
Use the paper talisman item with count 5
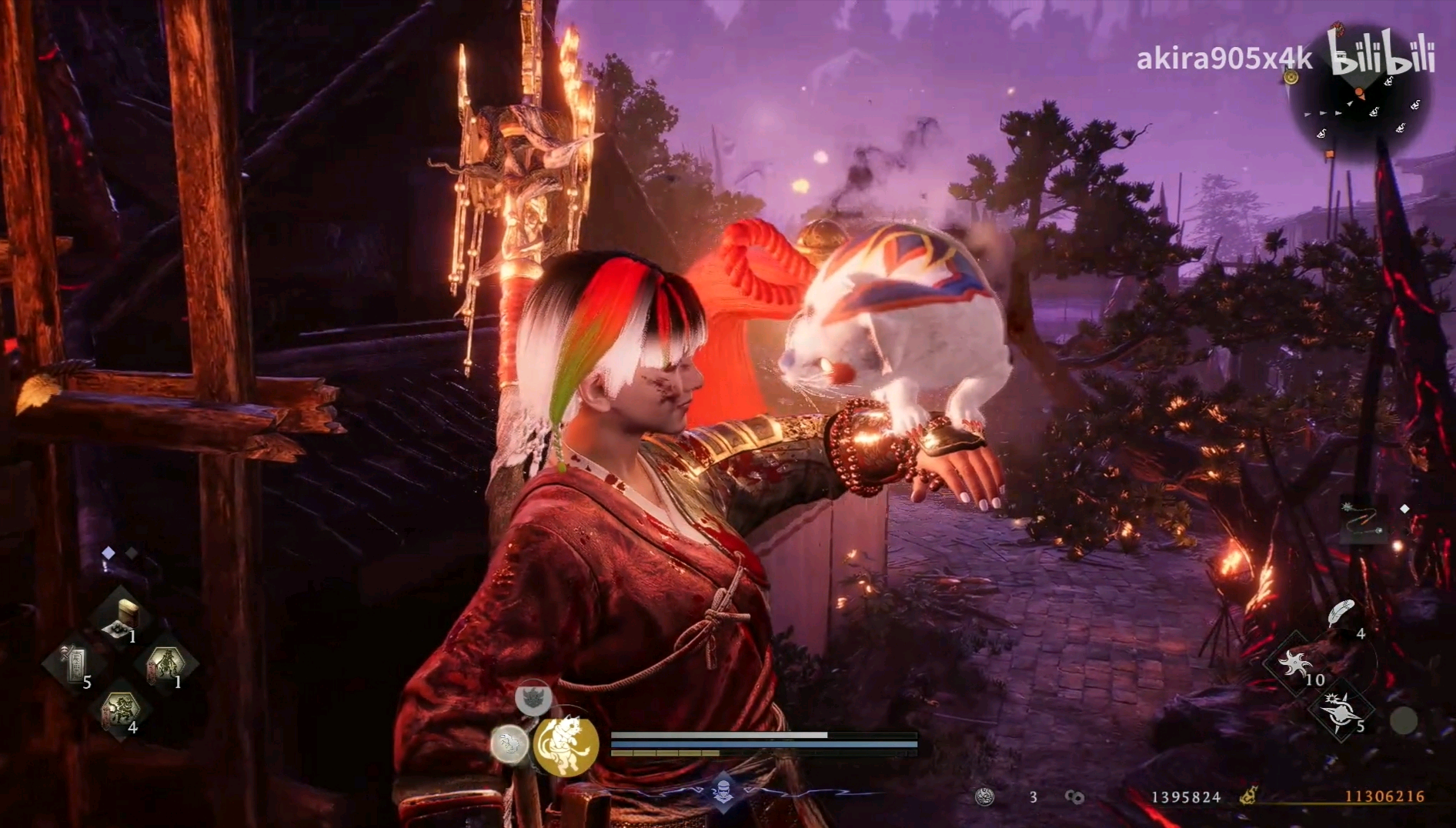coord(75,664)
